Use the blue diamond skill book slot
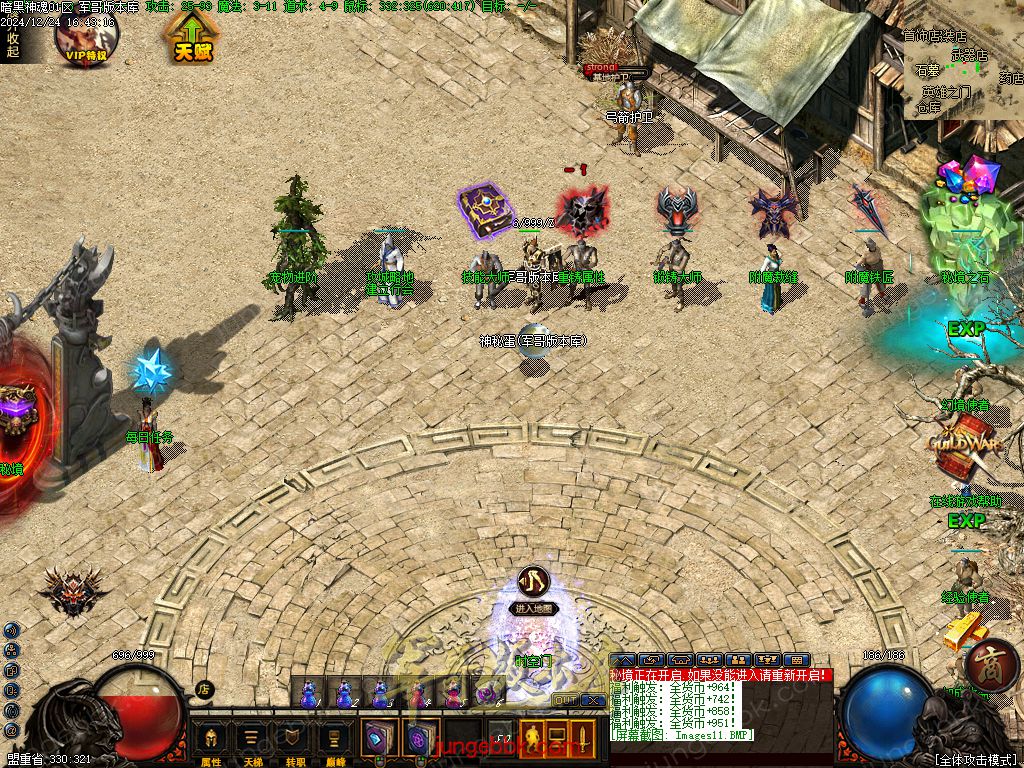 click(379, 739)
